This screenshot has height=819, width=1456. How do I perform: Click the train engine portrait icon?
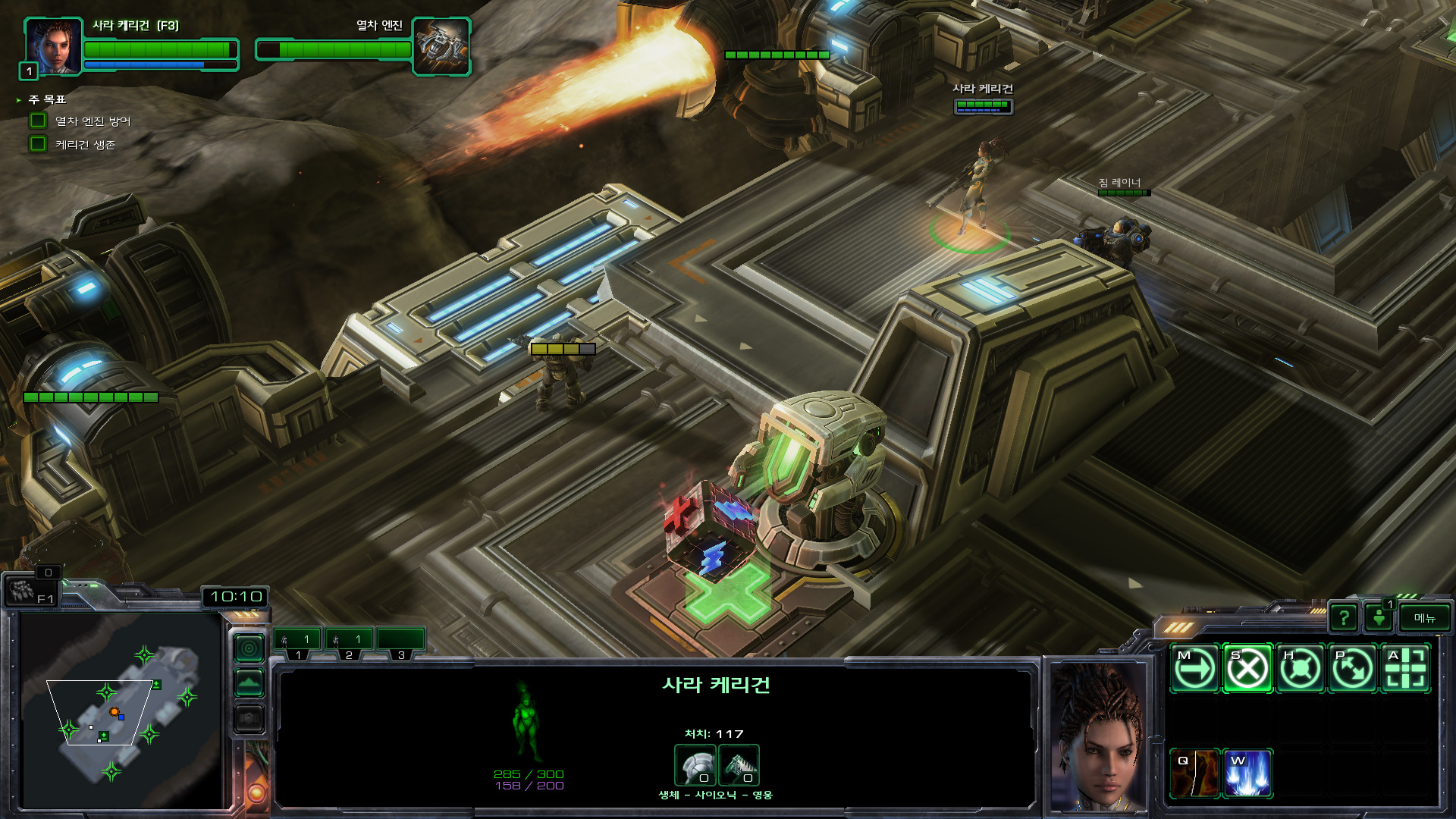coord(441,45)
